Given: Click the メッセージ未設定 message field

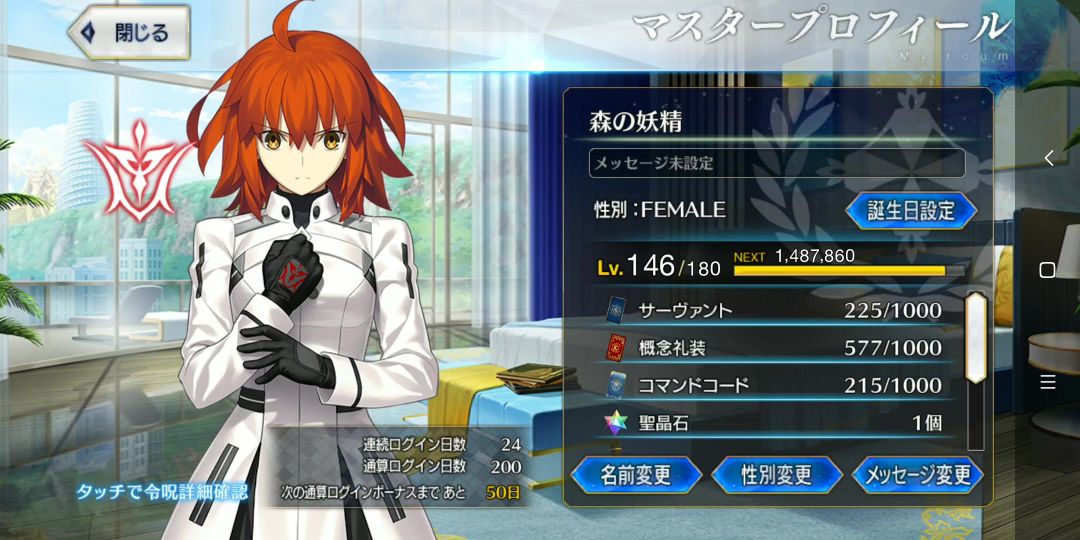Looking at the screenshot, I should tap(776, 163).
